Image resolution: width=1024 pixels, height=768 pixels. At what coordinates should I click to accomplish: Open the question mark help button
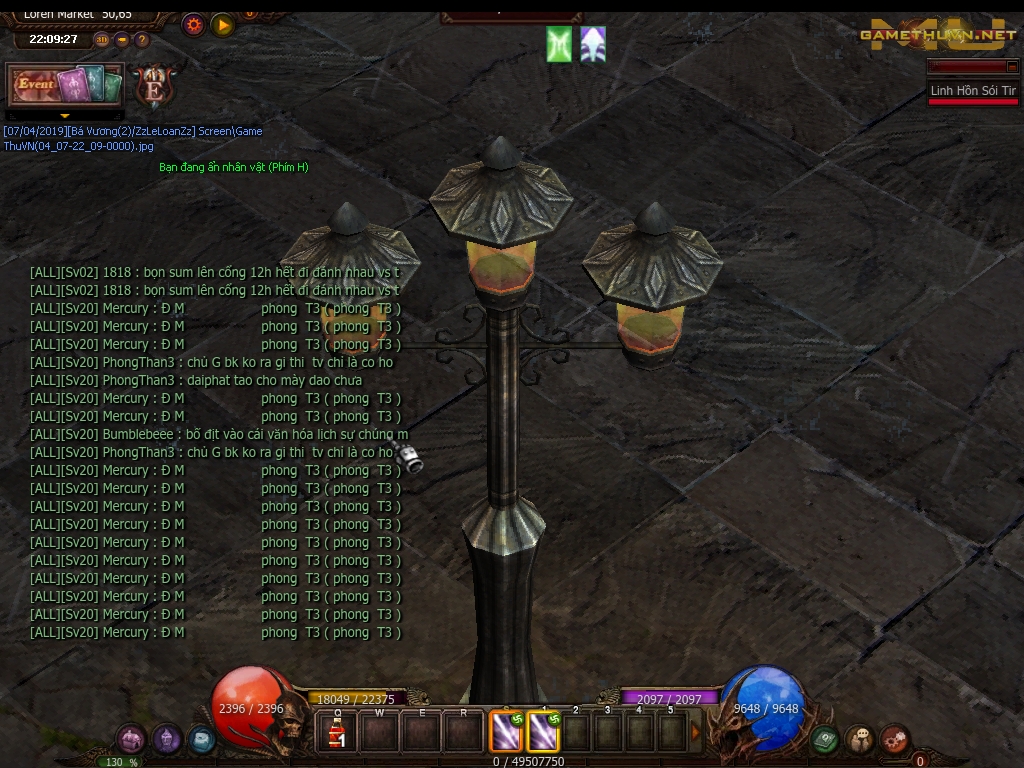[142, 40]
